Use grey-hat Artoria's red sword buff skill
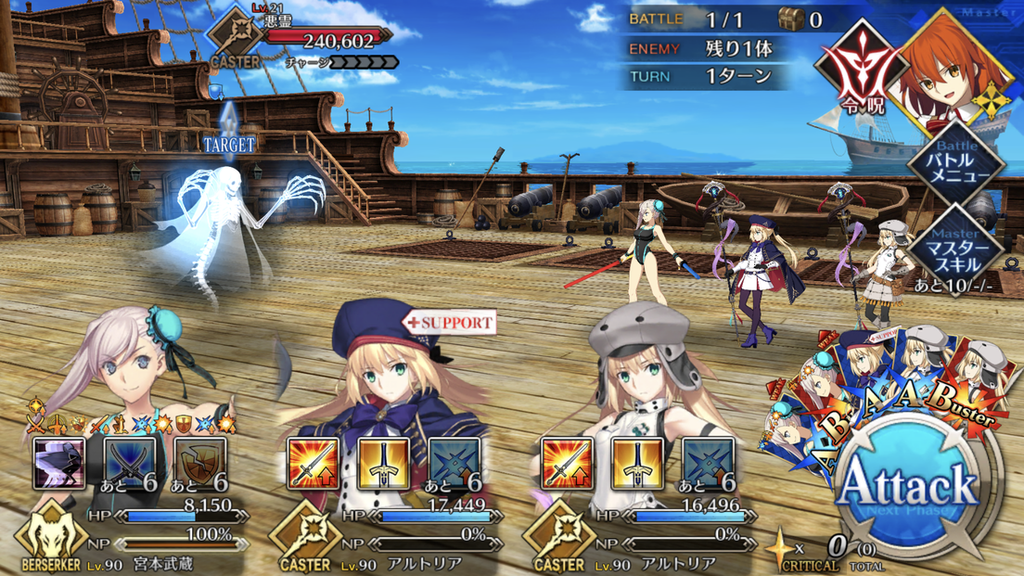The height and width of the screenshot is (576, 1024). click(x=566, y=463)
